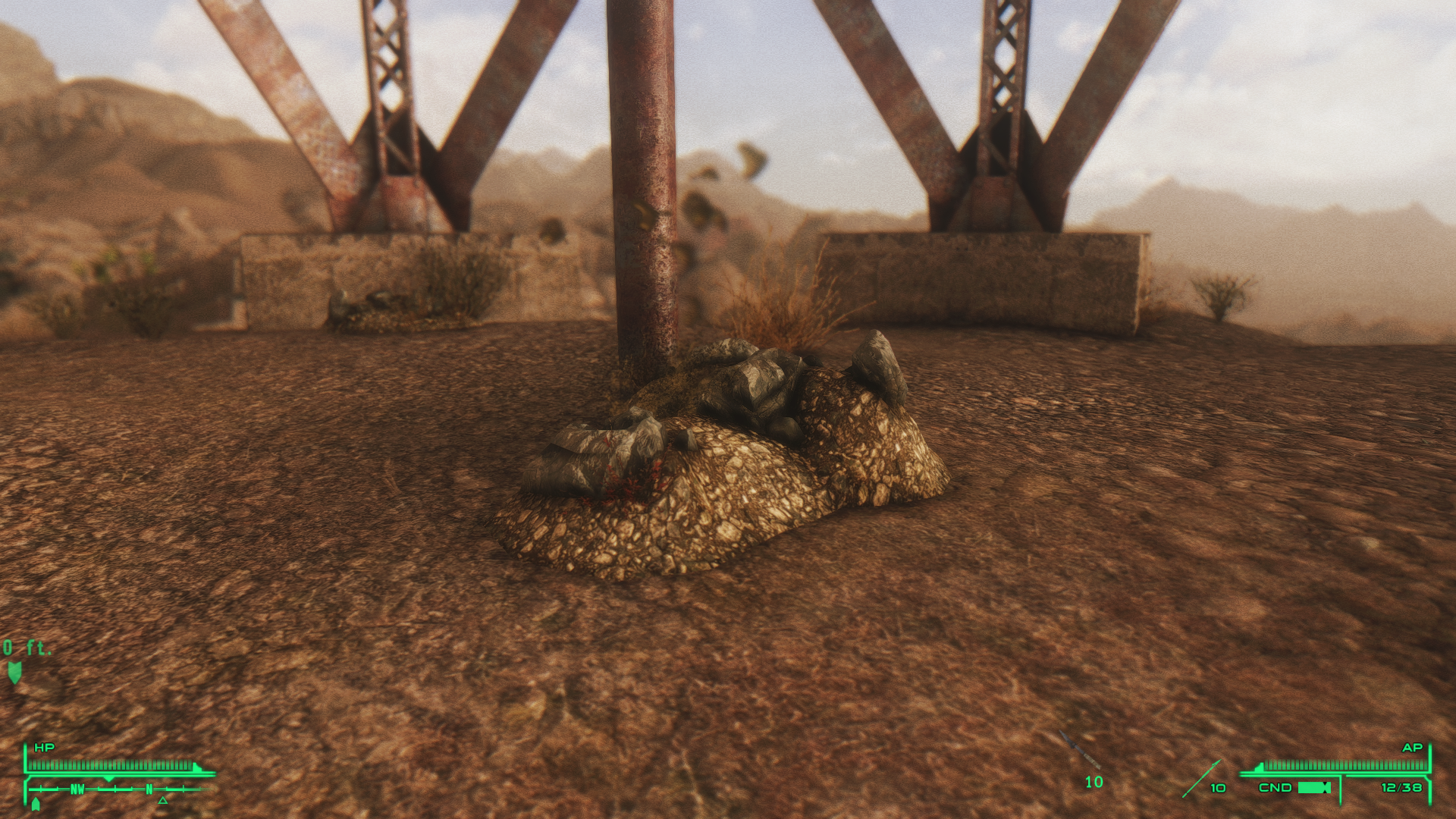Click the downward arrow above the compass strip

(x=109, y=779)
